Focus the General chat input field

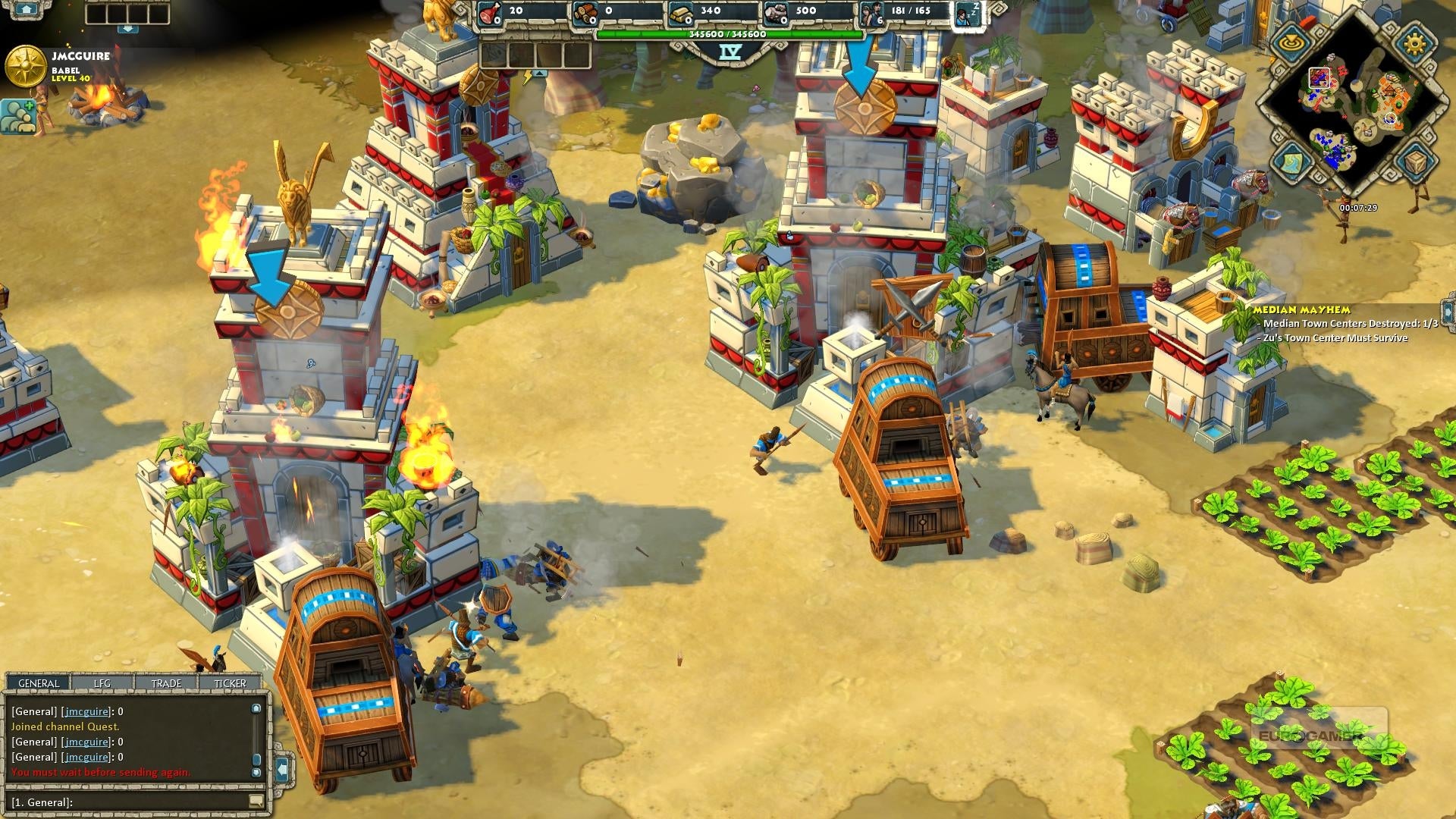[x=129, y=802]
